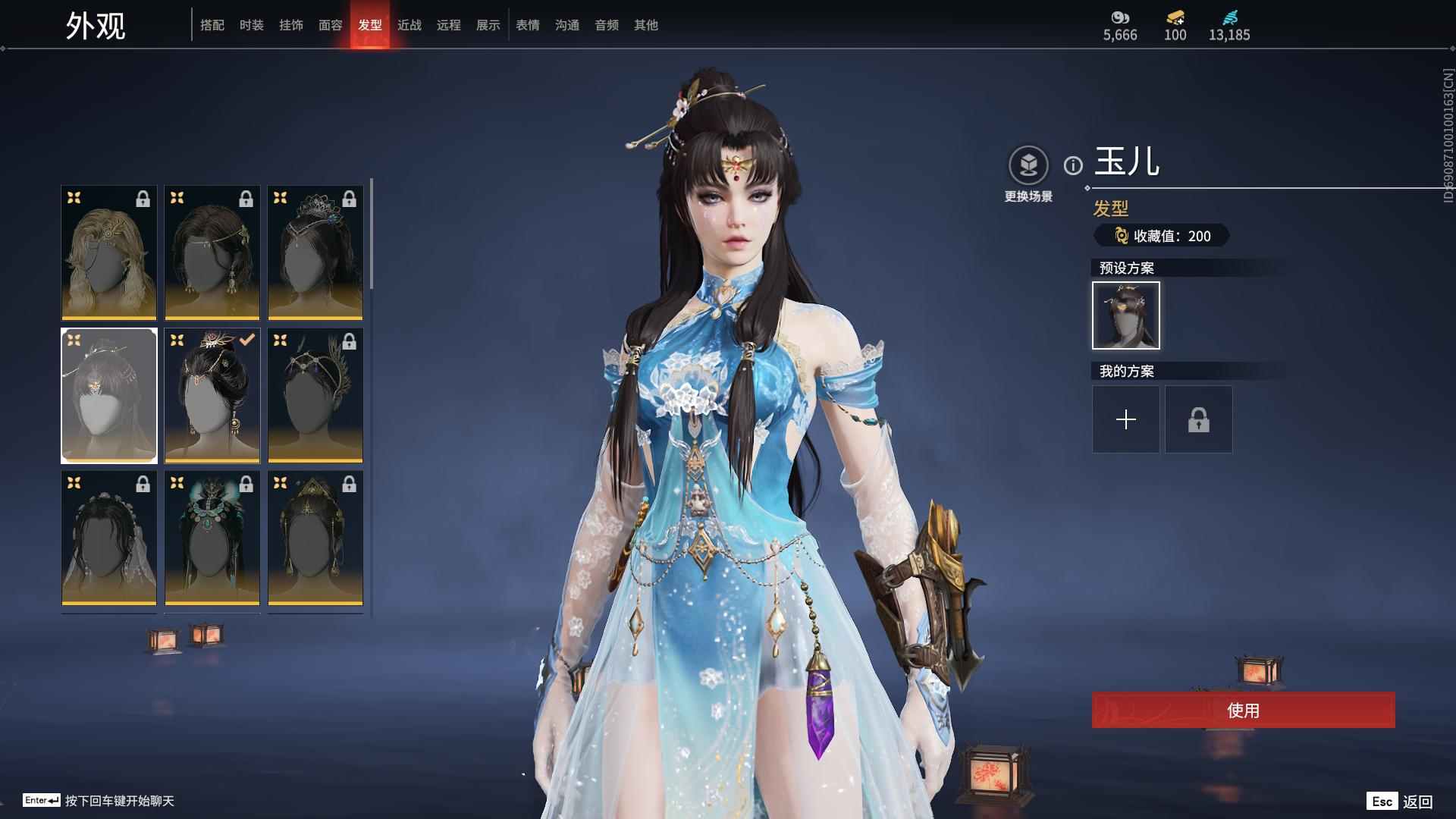Click the locked slot icon in 我的方案
Viewport: 1456px width, 819px height.
click(x=1198, y=419)
